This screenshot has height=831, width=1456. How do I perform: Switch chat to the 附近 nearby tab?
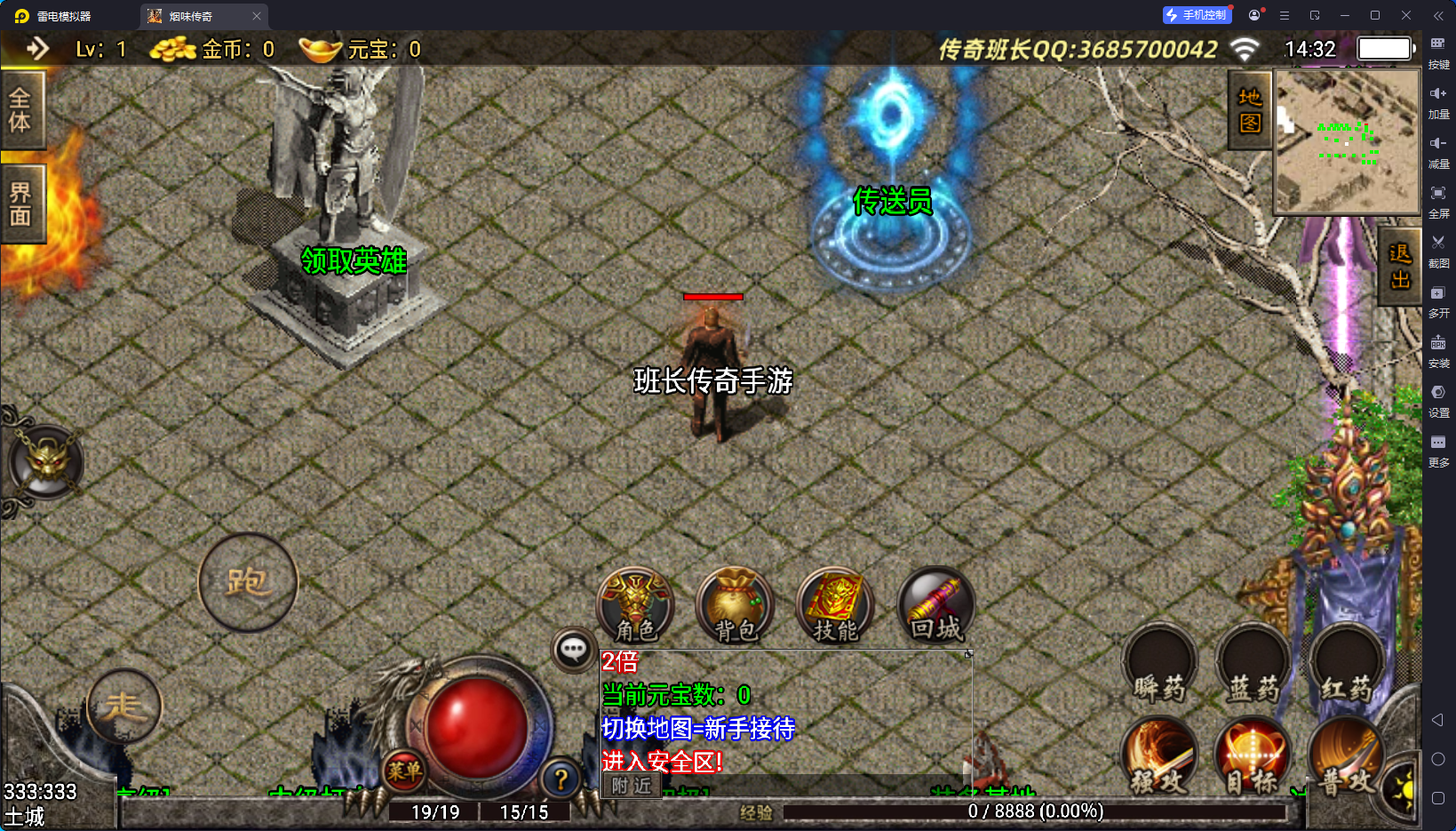(632, 786)
